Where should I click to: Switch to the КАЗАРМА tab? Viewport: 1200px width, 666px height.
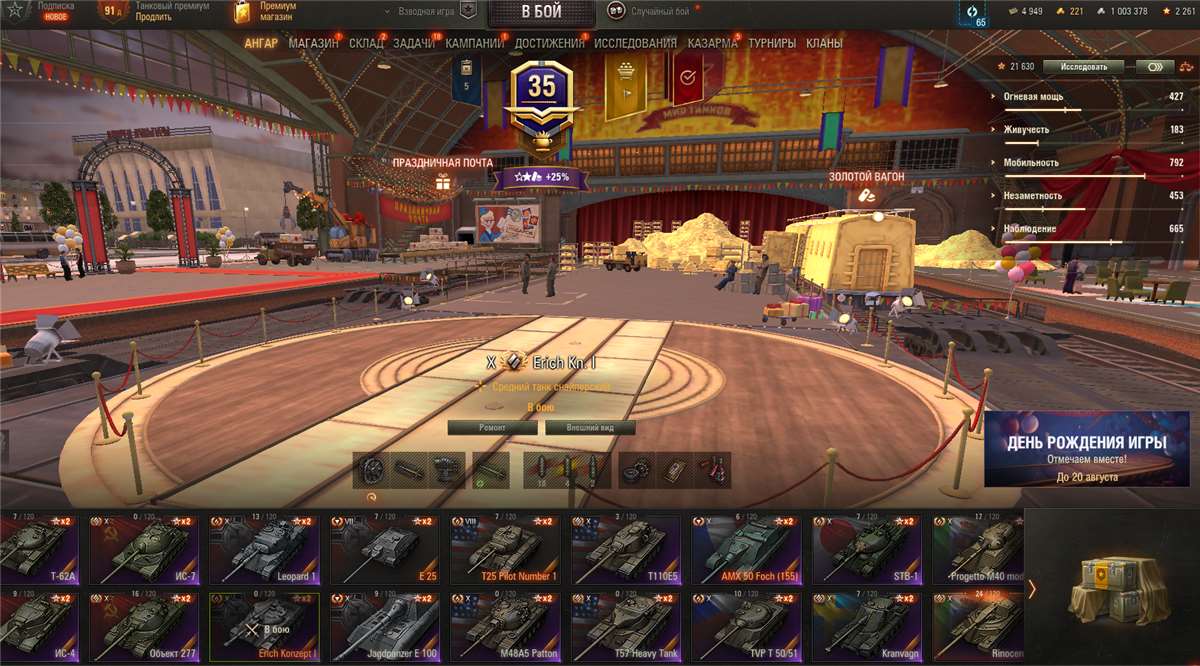712,44
